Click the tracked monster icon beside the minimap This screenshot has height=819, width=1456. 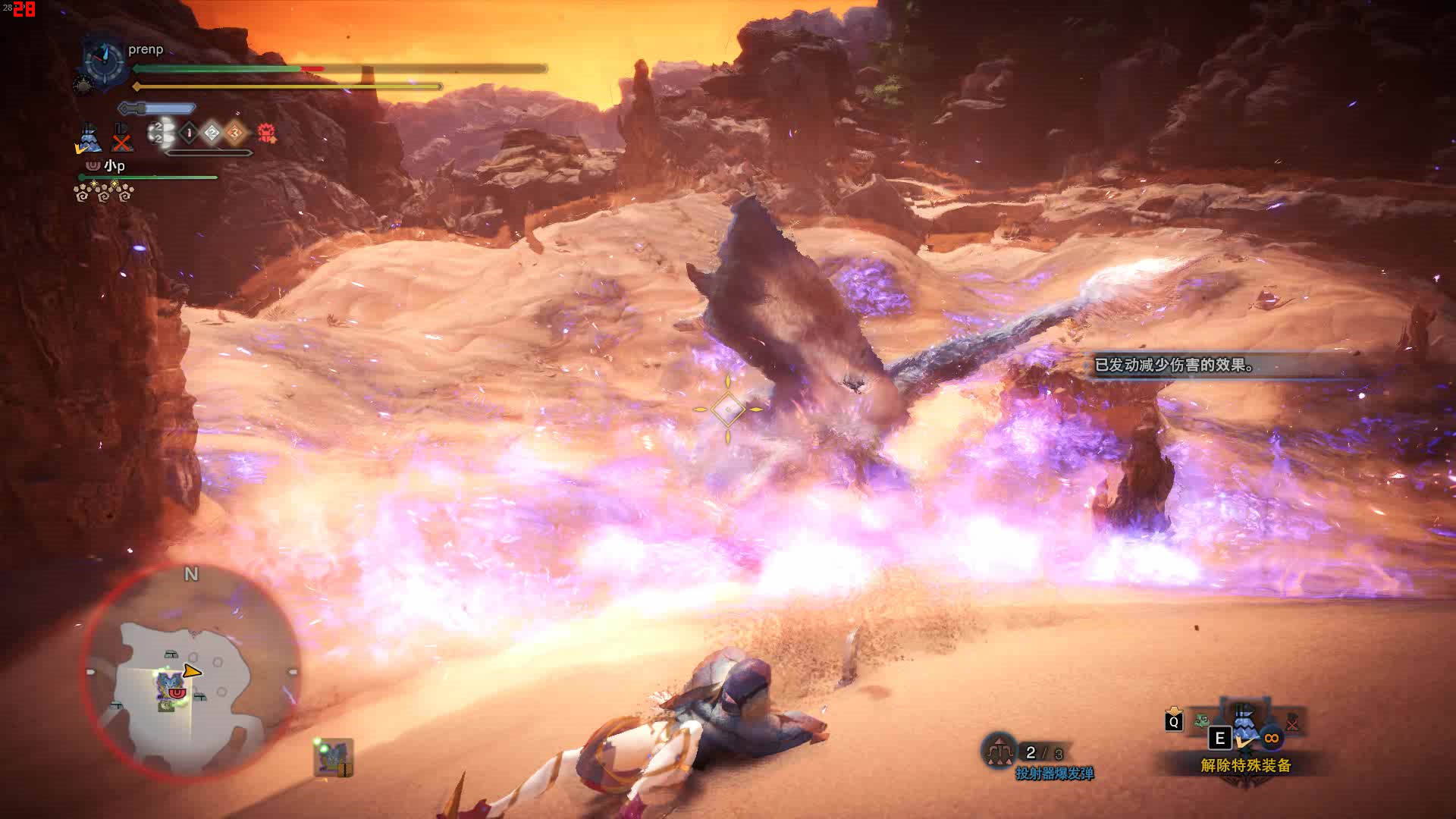point(334,758)
